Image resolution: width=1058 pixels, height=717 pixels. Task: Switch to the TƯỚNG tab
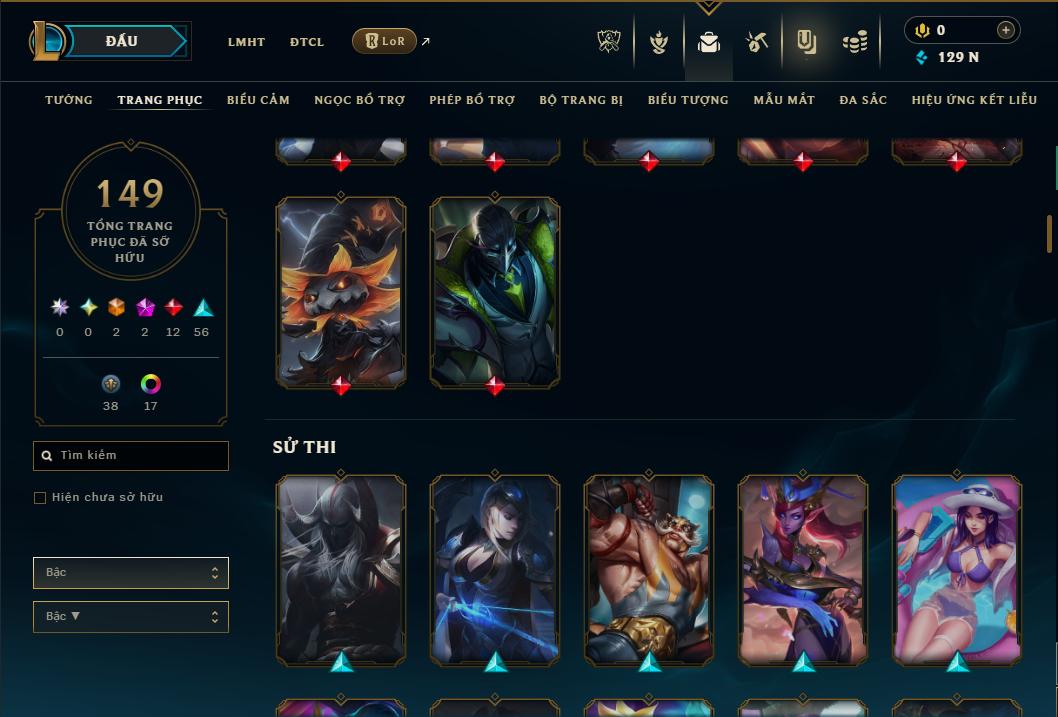(69, 100)
